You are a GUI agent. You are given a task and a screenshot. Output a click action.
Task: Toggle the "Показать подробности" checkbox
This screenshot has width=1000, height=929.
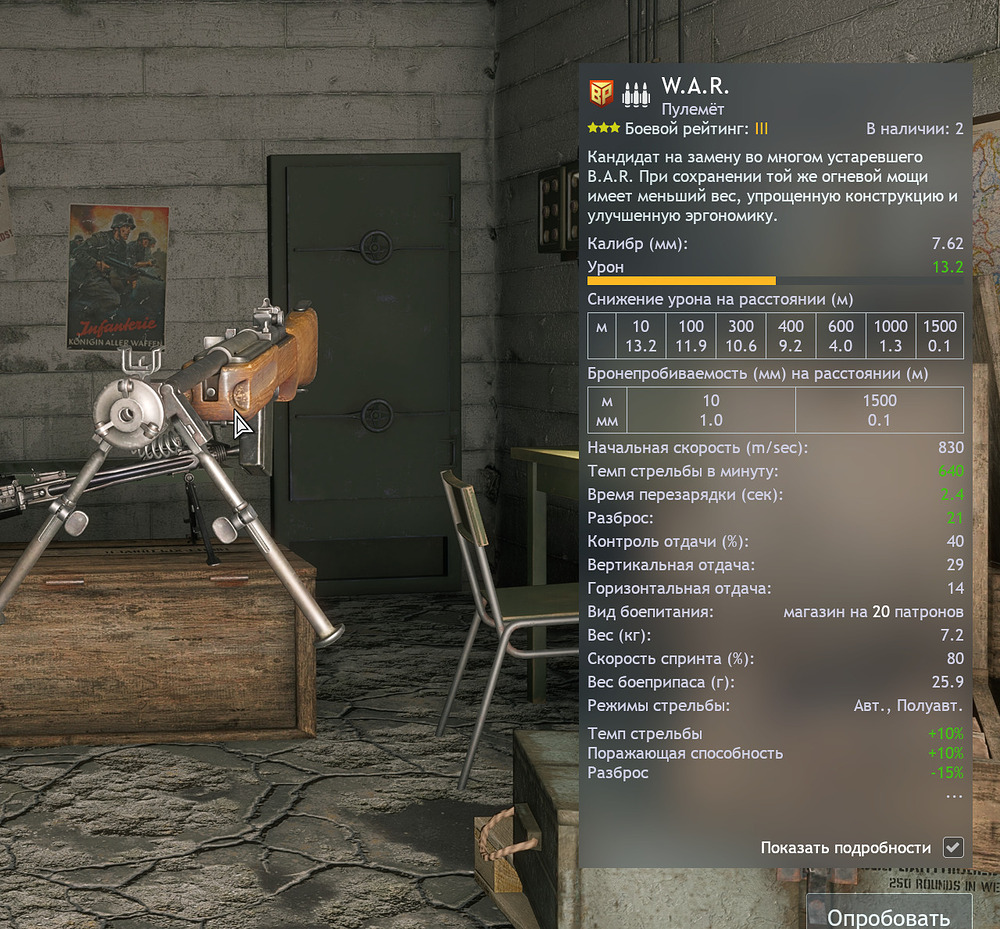coord(953,847)
